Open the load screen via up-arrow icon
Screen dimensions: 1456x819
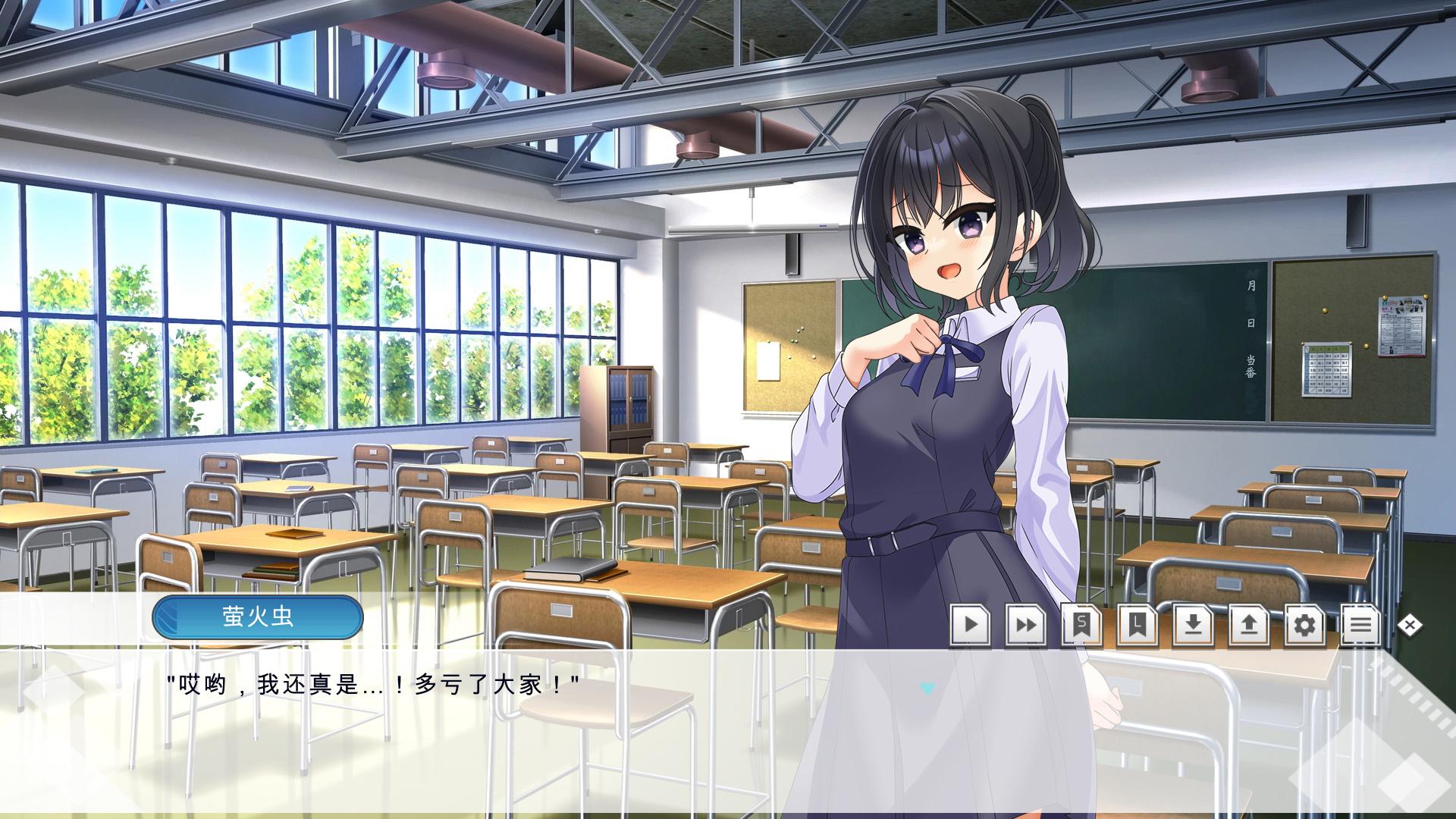point(1249,625)
